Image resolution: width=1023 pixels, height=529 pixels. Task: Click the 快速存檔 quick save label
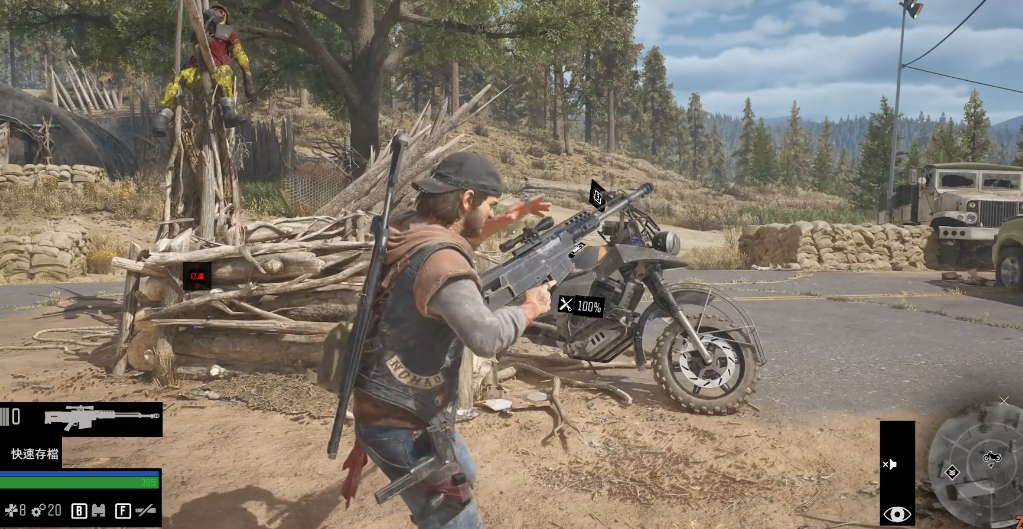[35, 454]
